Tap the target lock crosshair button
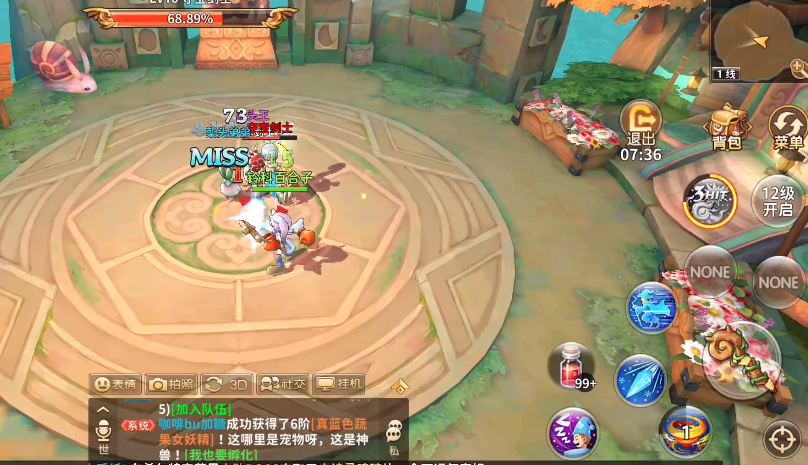 coord(782,438)
